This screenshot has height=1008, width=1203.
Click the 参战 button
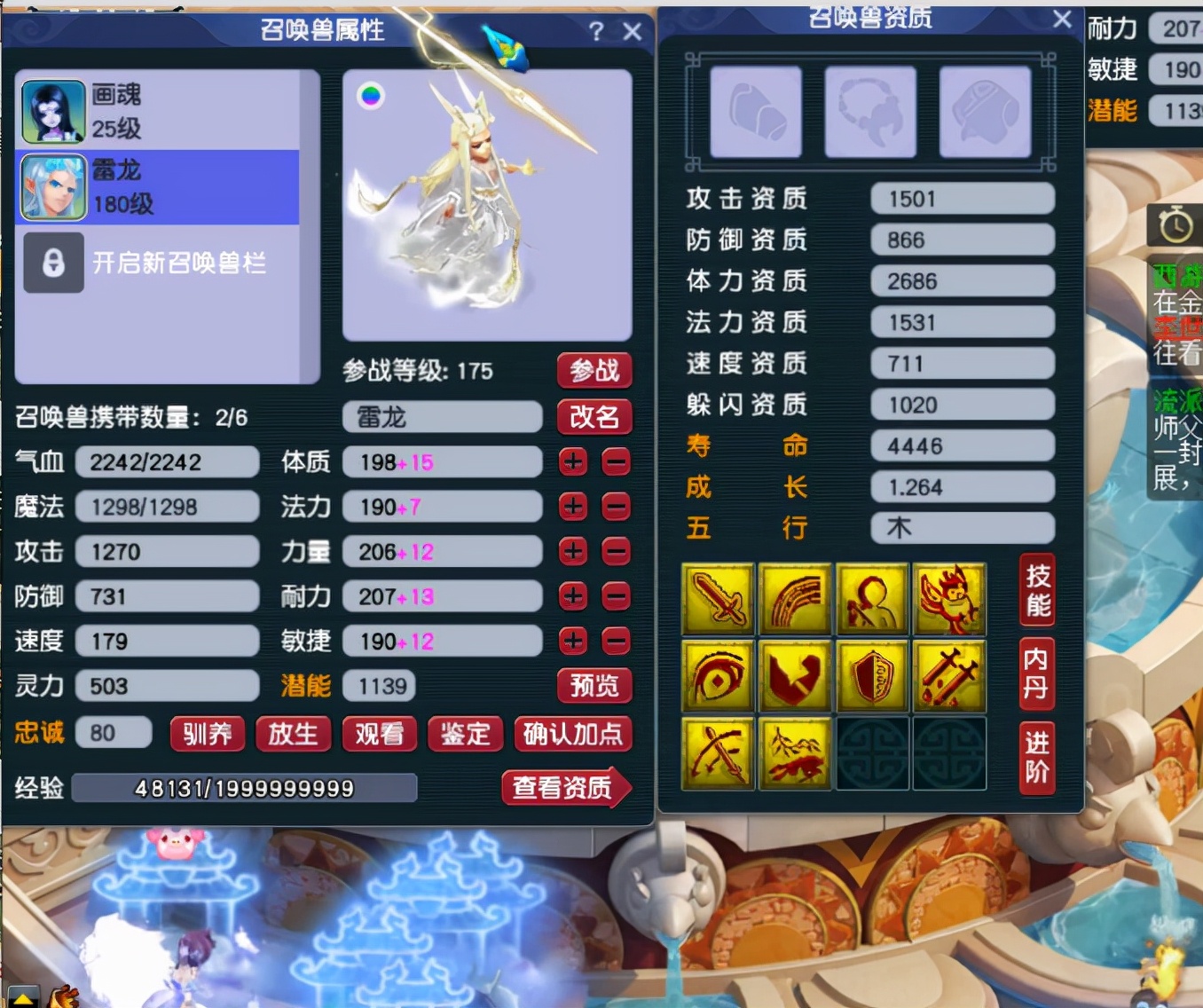tap(594, 372)
